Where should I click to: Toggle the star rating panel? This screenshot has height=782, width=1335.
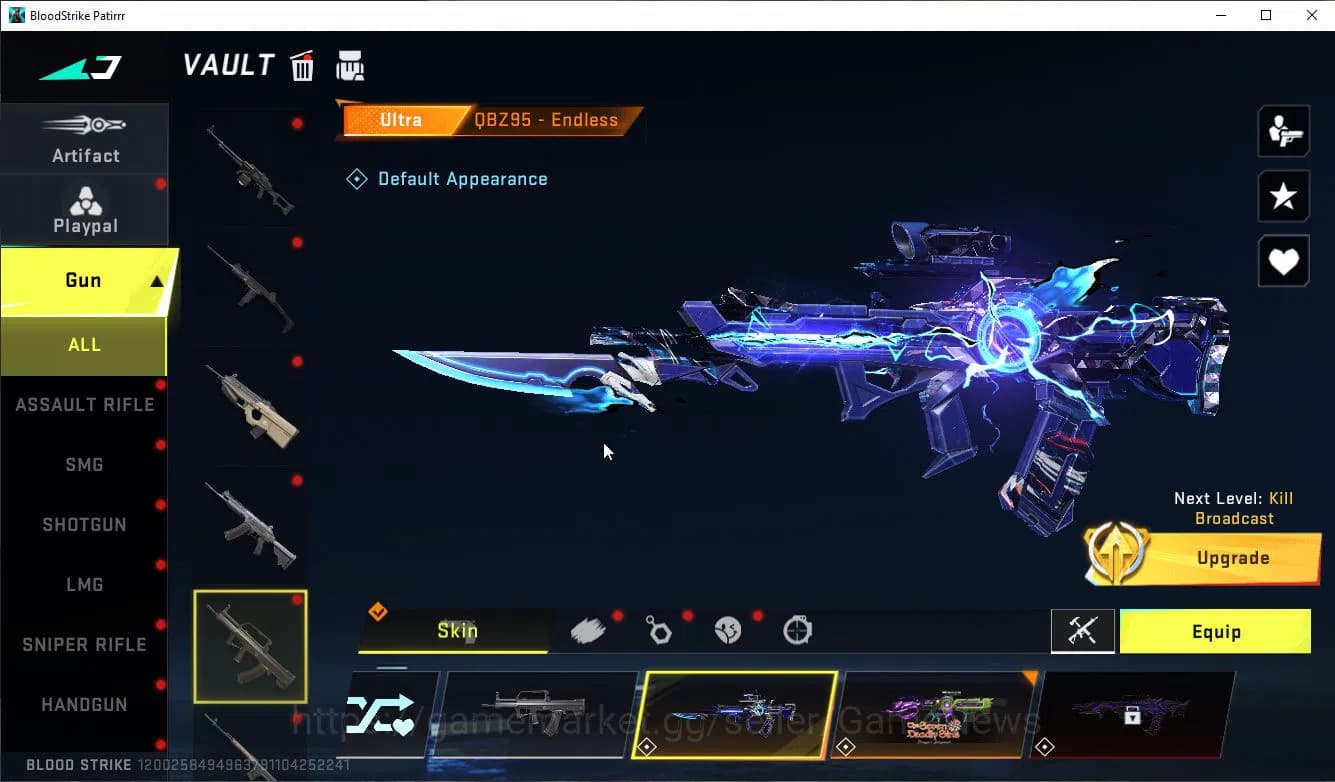click(1283, 196)
